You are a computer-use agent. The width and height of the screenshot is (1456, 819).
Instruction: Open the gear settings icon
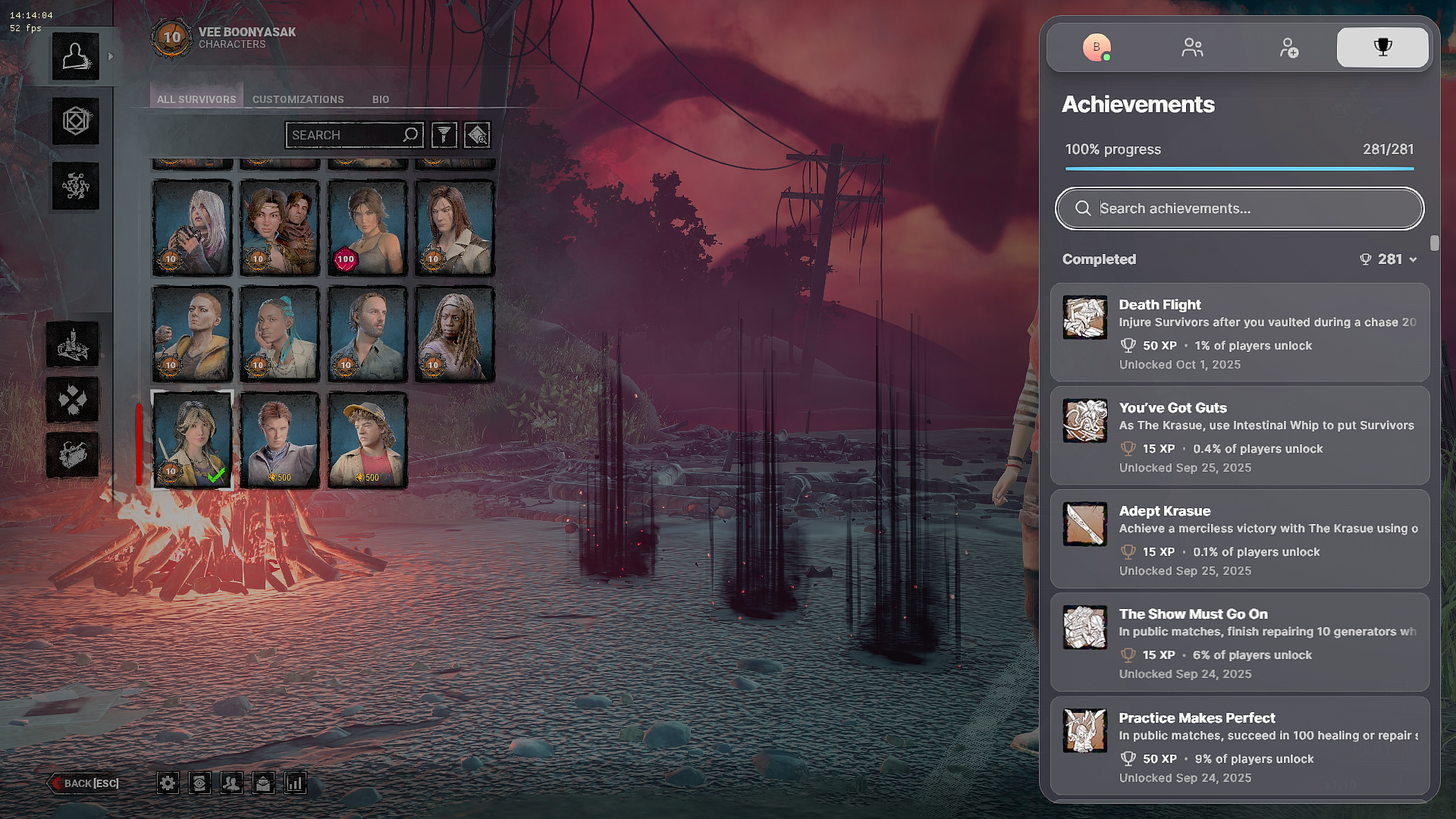(x=168, y=783)
